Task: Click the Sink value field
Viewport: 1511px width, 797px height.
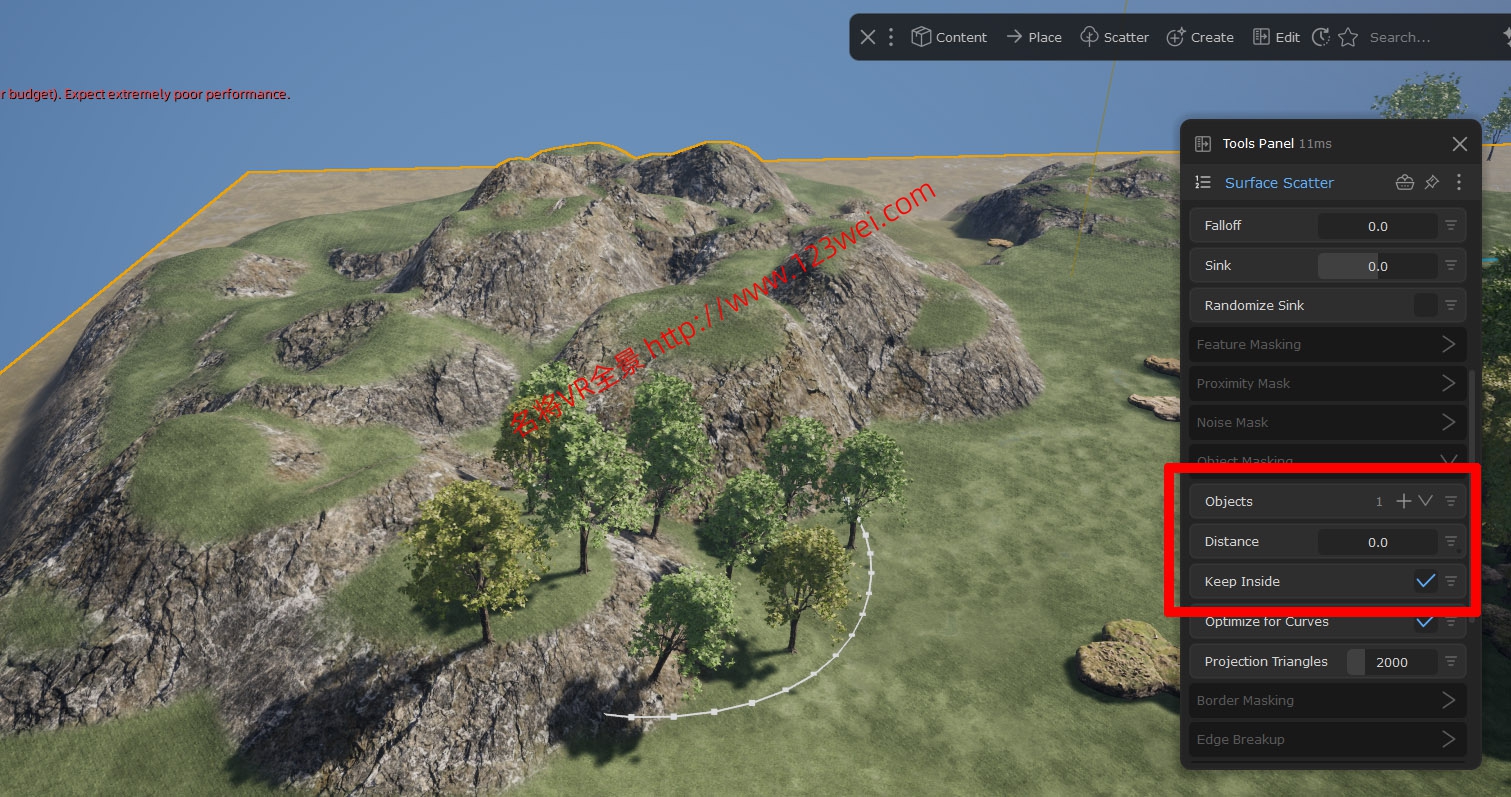Action: pos(1377,266)
